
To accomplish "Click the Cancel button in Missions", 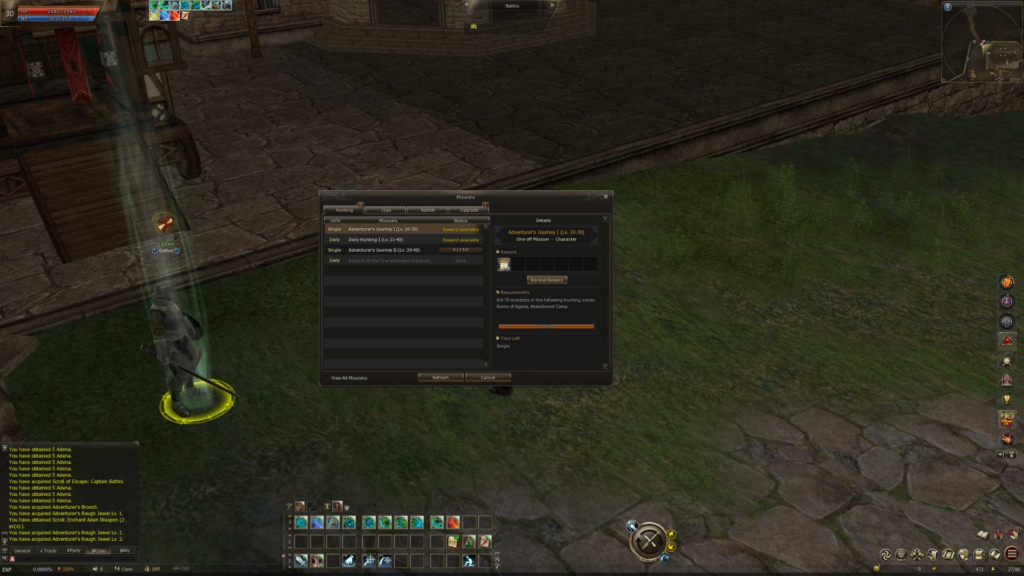I will 488,378.
